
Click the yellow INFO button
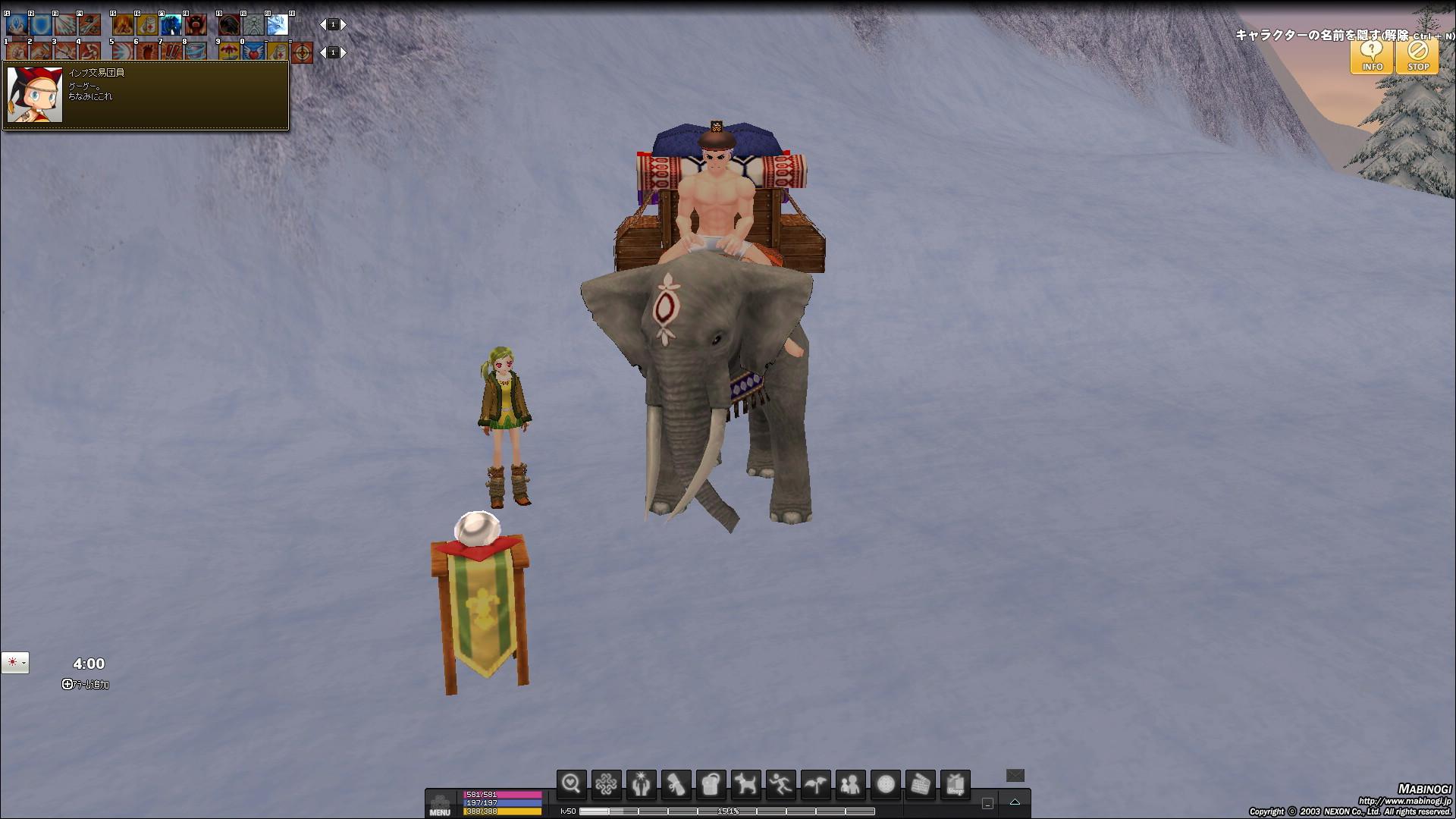click(1371, 55)
